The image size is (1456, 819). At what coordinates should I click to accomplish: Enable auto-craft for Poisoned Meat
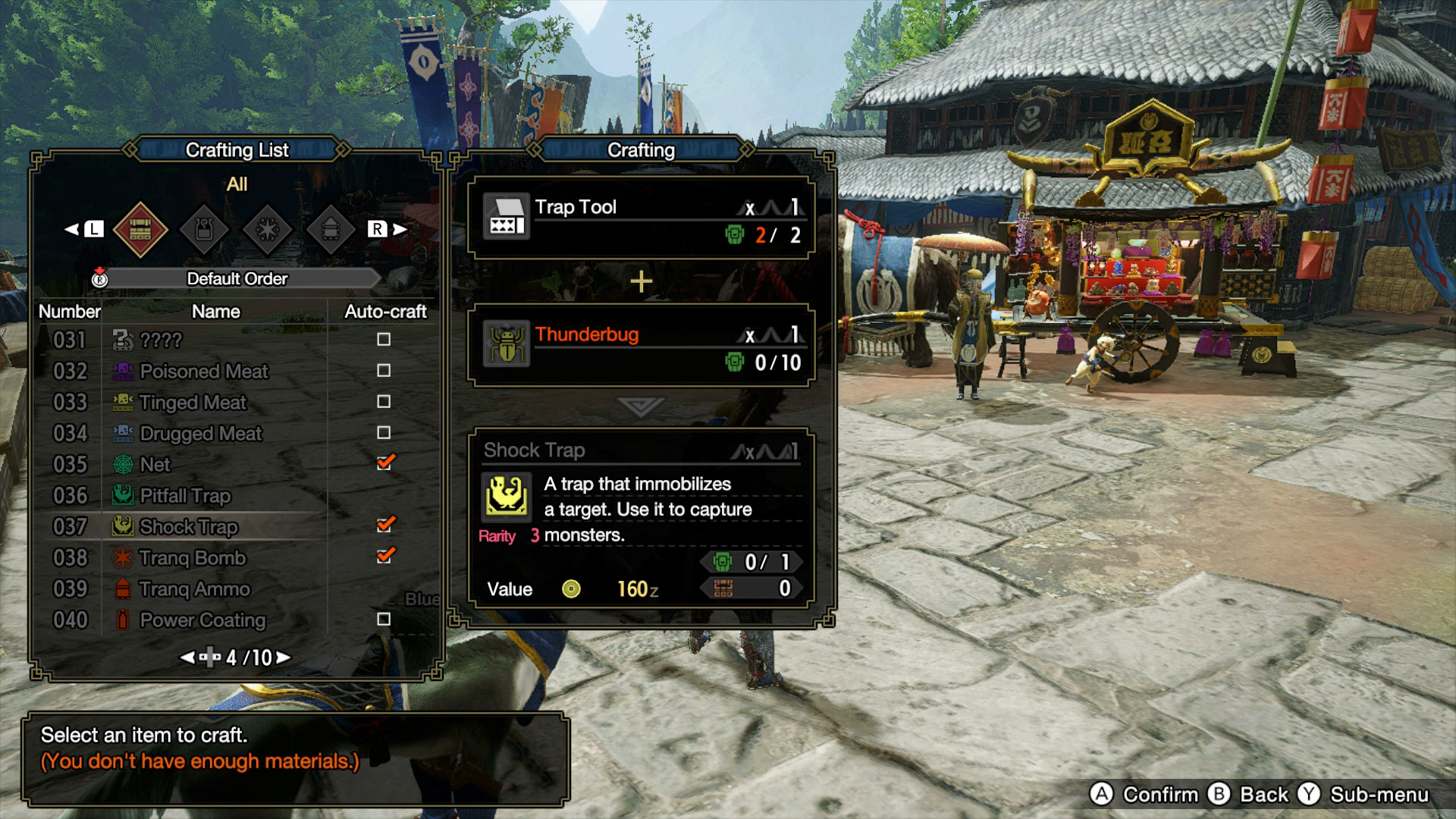(384, 370)
